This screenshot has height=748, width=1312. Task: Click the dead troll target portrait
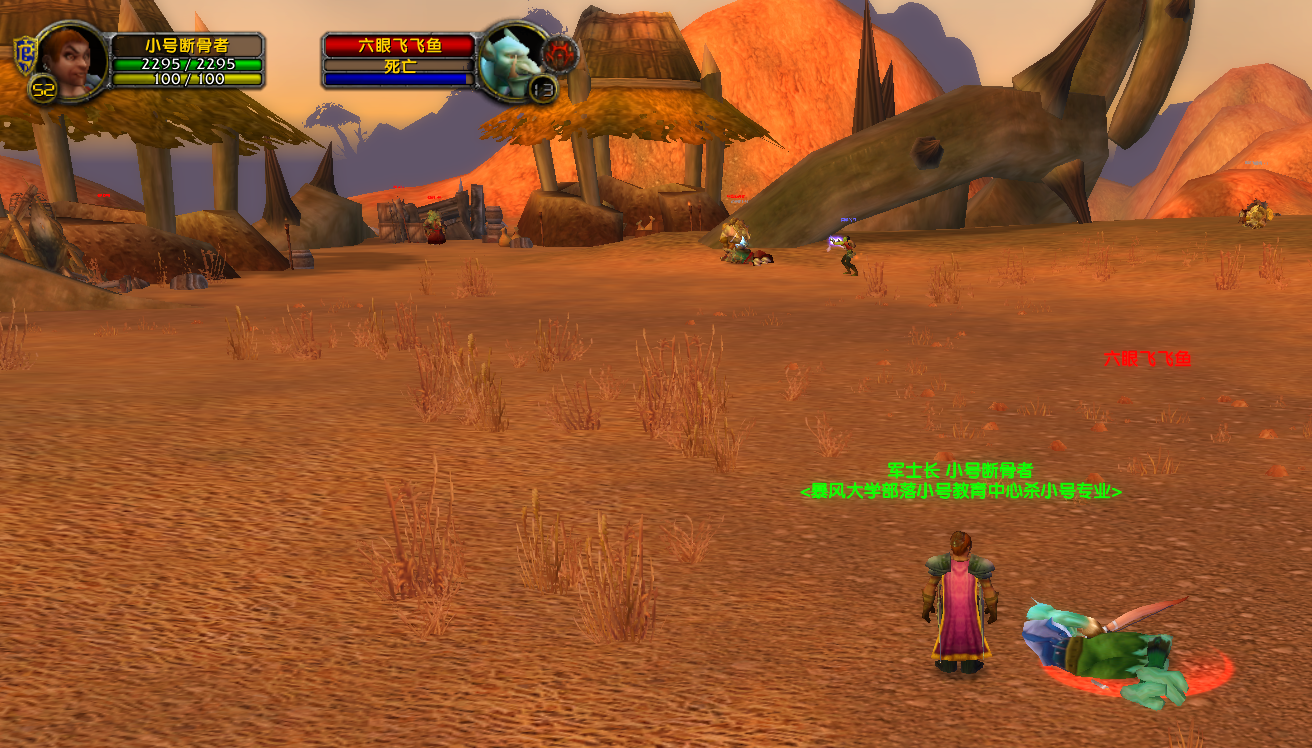coord(510,62)
